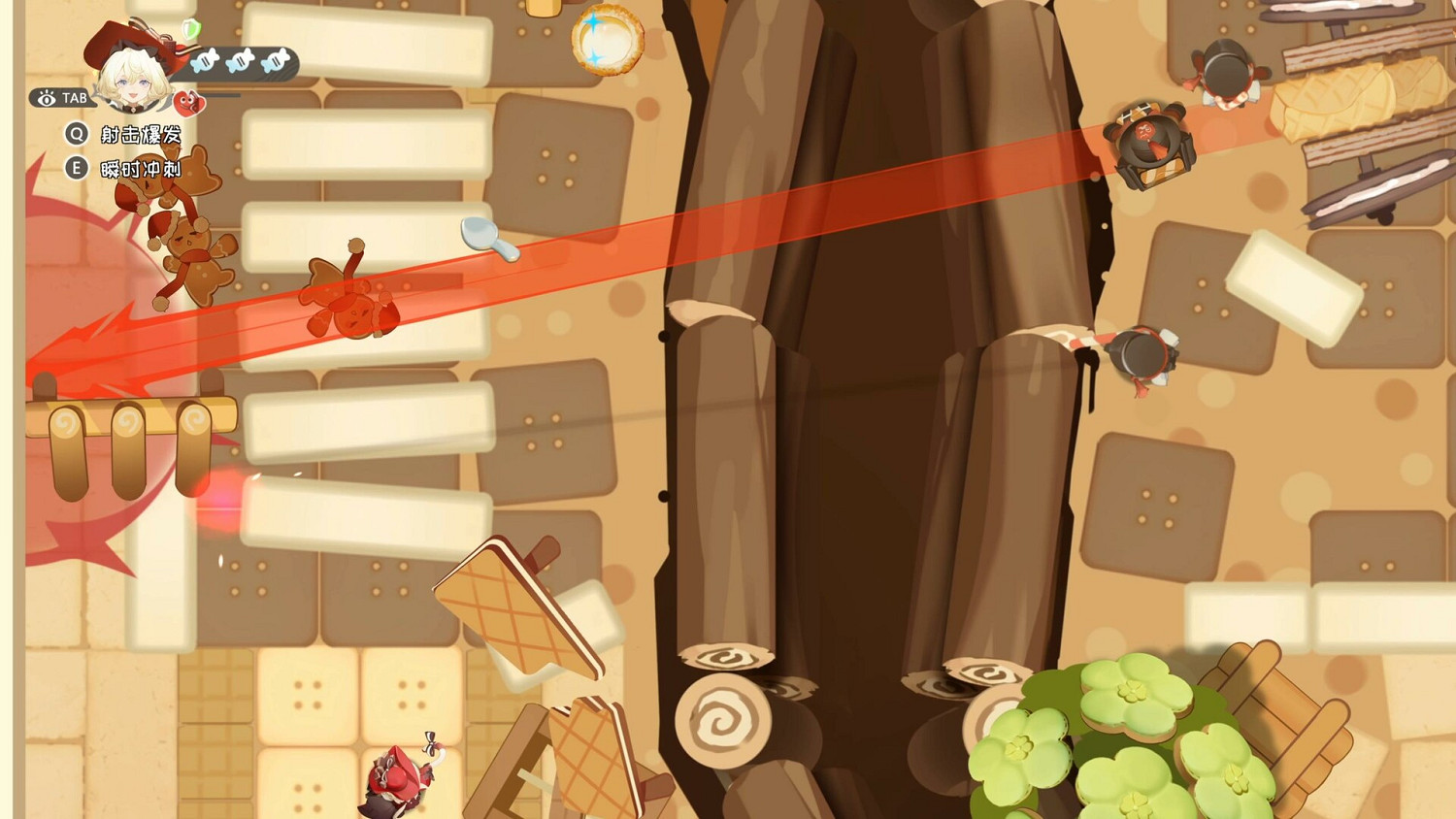Viewport: 1456px width, 819px height.
Task: Open the skill text 瞬时冲刺
Action: tap(142, 167)
